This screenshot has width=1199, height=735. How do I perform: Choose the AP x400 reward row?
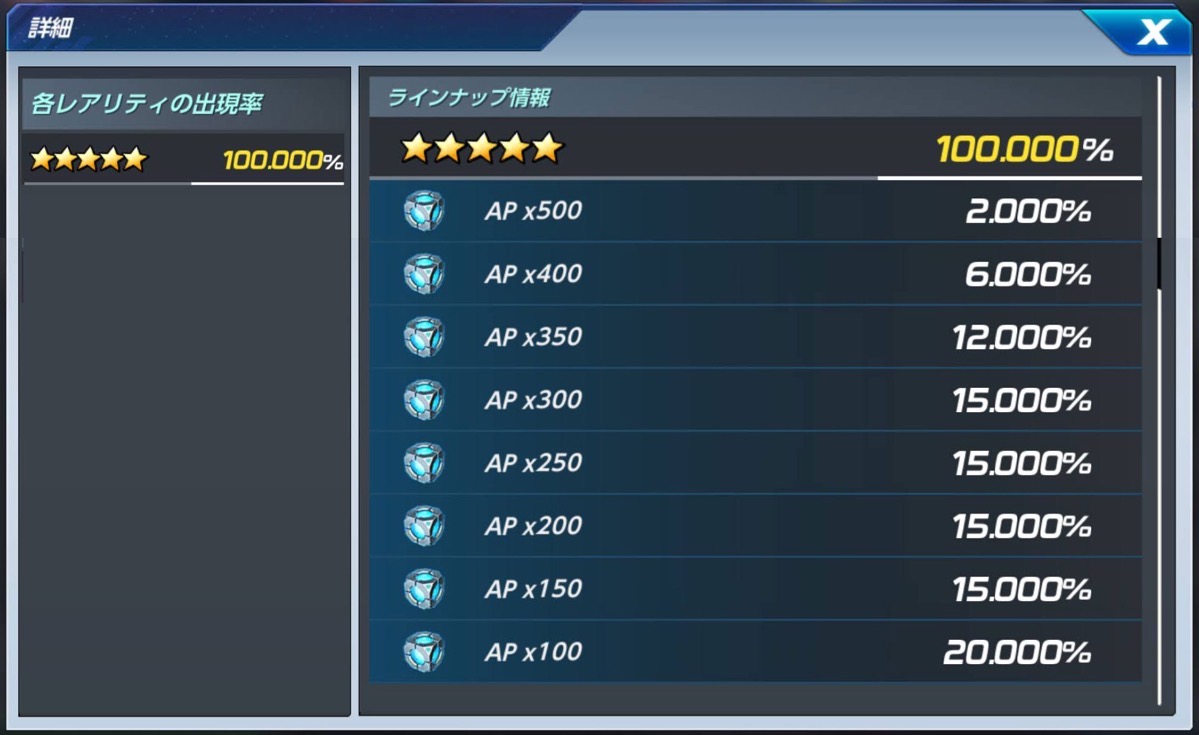(x=755, y=275)
